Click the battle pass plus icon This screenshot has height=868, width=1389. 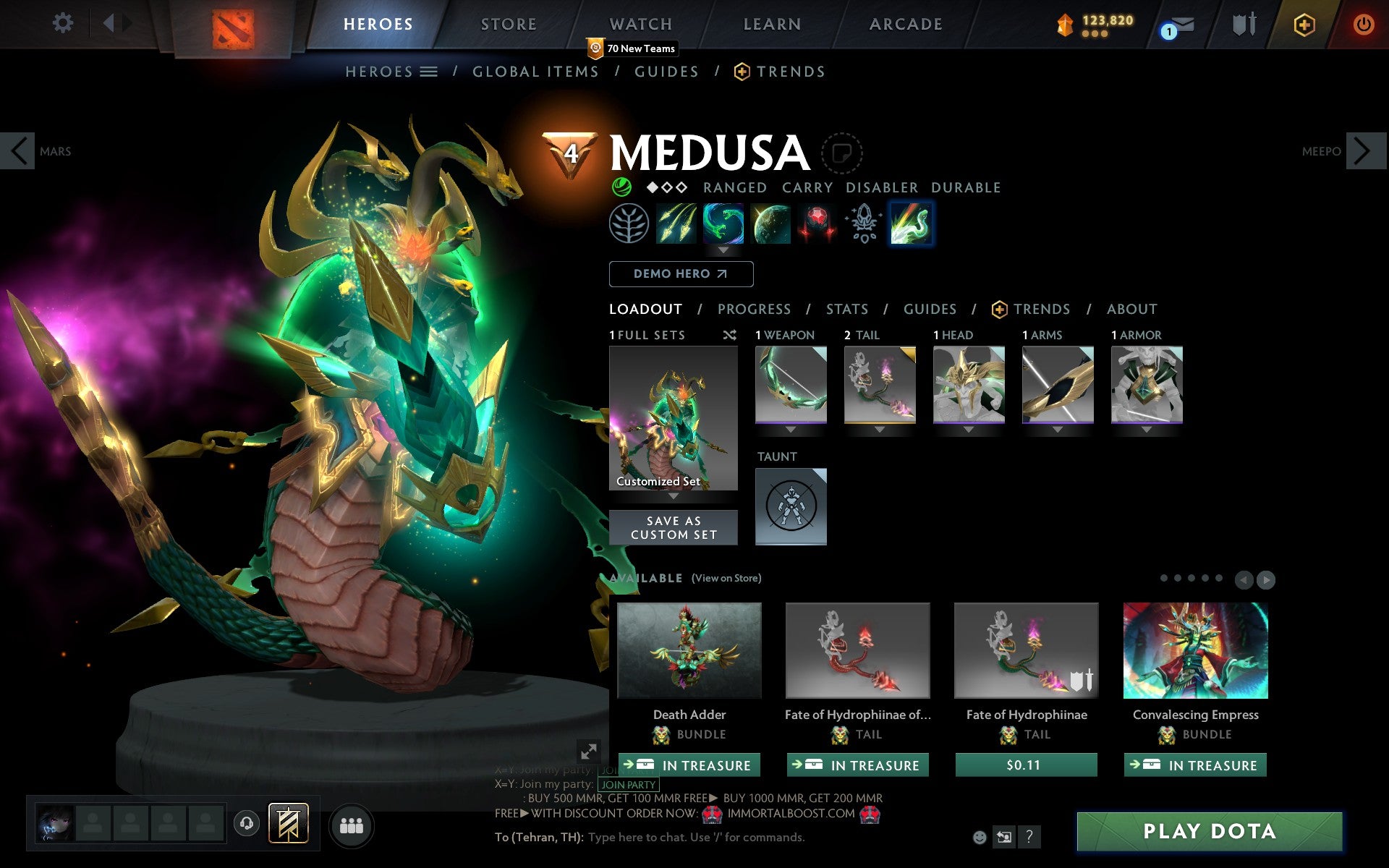(x=1303, y=23)
